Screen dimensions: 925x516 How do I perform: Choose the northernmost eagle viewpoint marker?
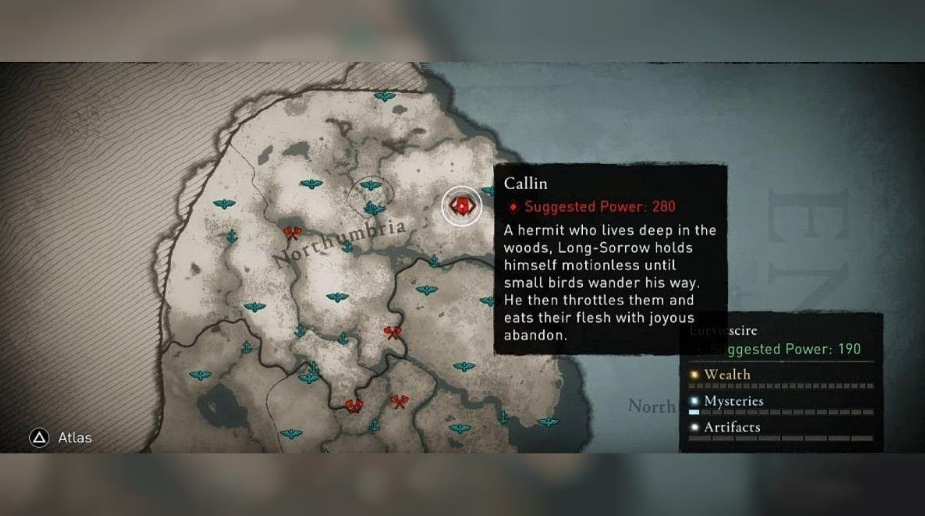[x=384, y=97]
